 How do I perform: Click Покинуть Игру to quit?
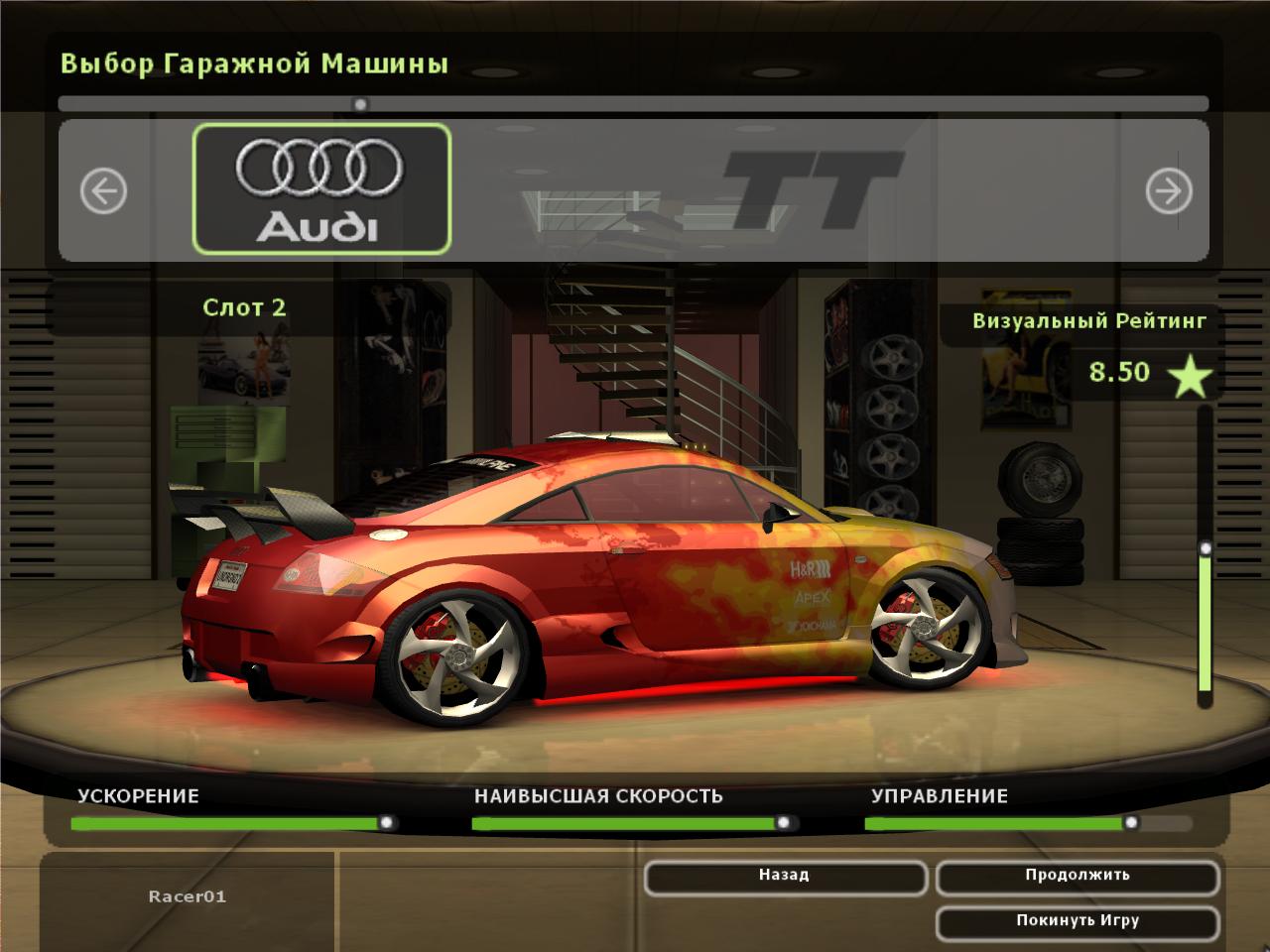tap(1077, 922)
